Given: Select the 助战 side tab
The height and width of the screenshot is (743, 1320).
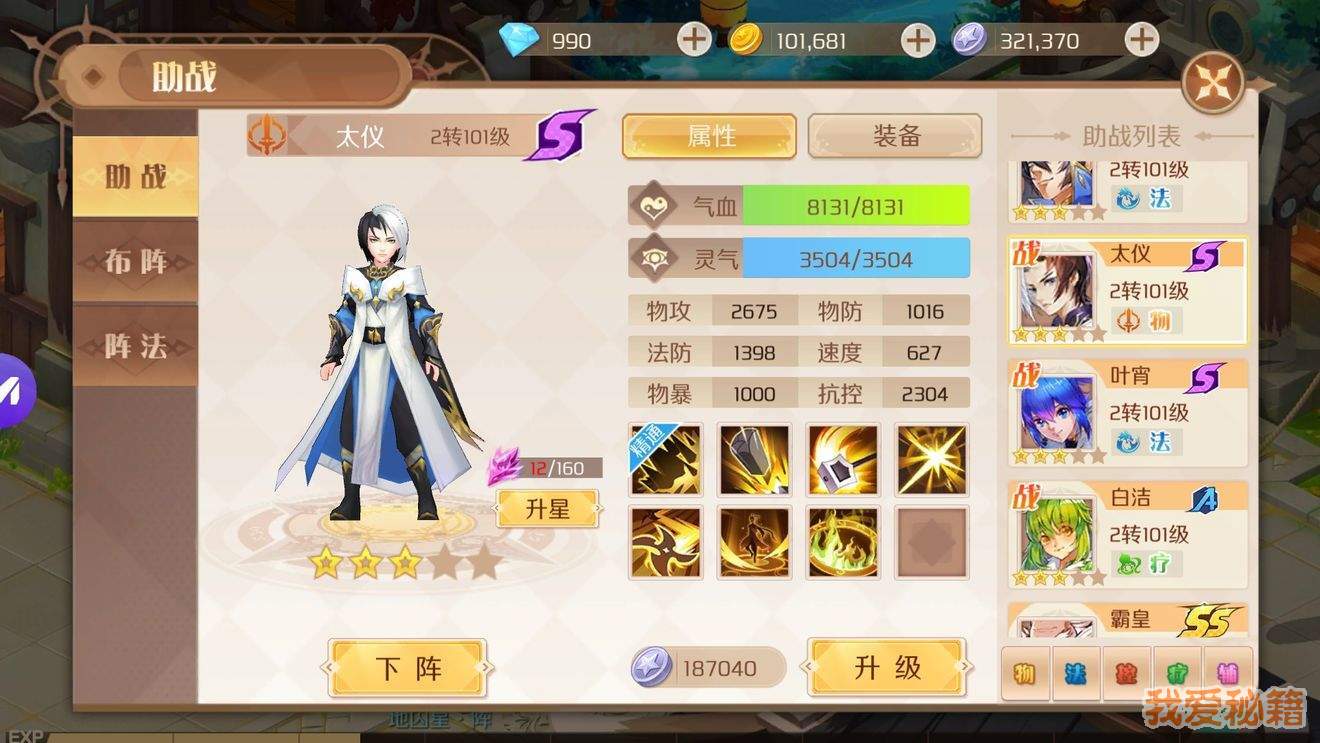Looking at the screenshot, I should (136, 177).
